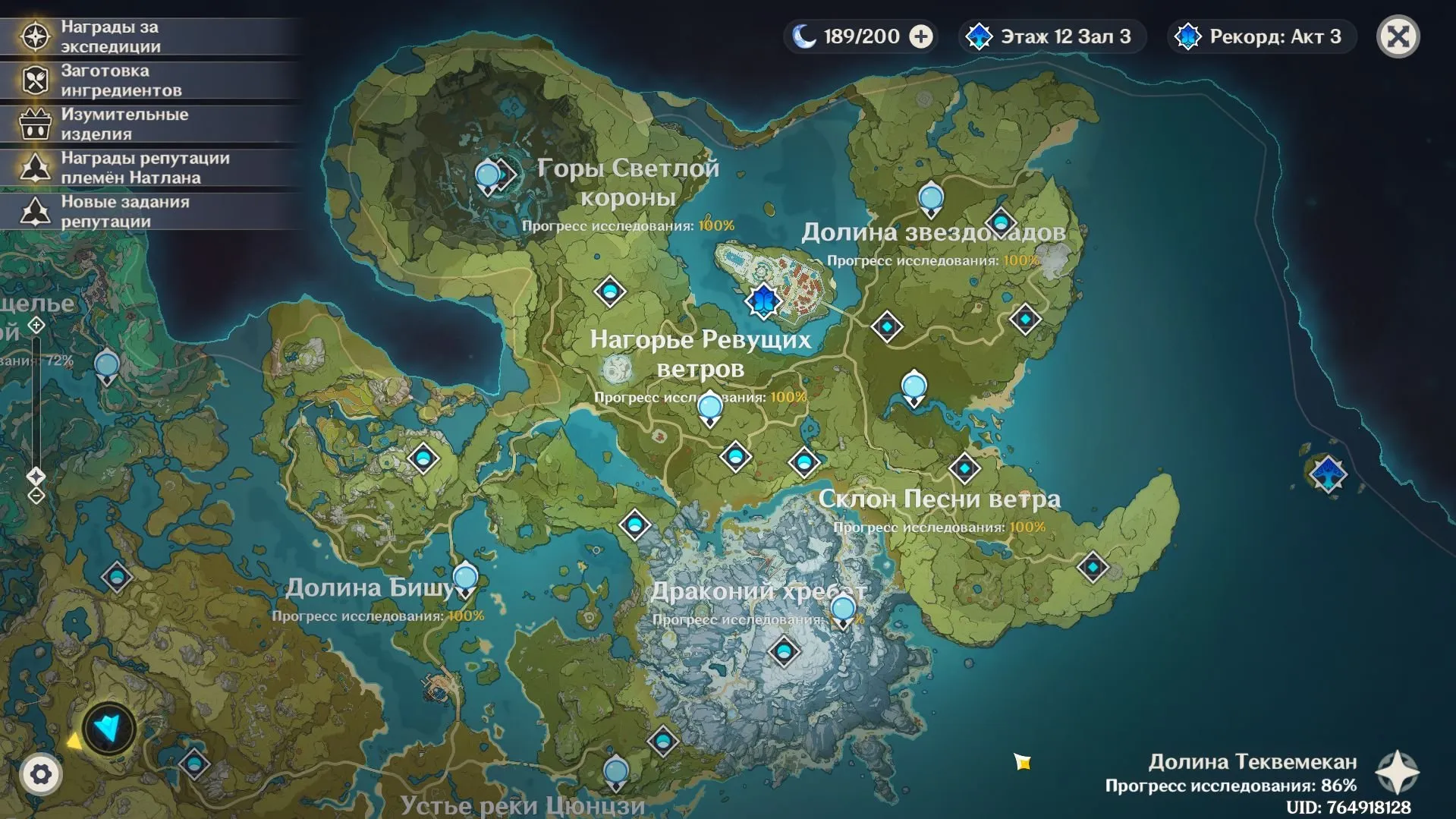Open the domain icon near Склон Песни ветра

[x=965, y=468]
